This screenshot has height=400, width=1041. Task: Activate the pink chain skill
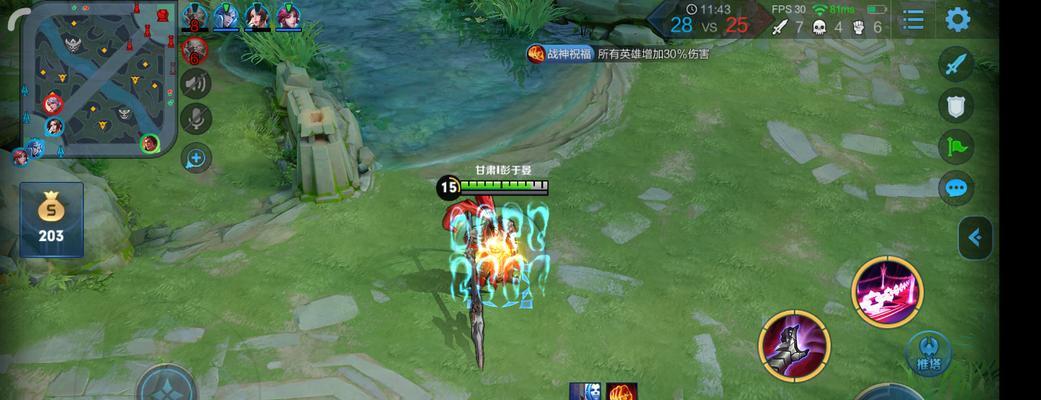coord(886,291)
